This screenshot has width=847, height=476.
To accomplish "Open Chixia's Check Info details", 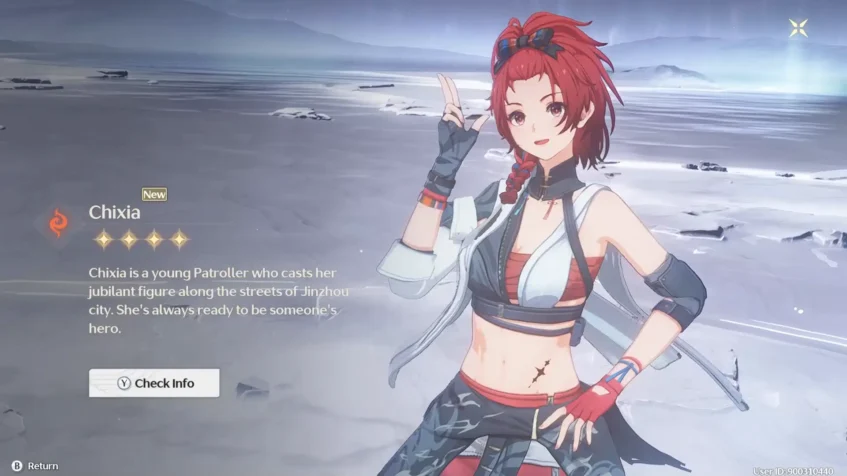I will (x=154, y=383).
